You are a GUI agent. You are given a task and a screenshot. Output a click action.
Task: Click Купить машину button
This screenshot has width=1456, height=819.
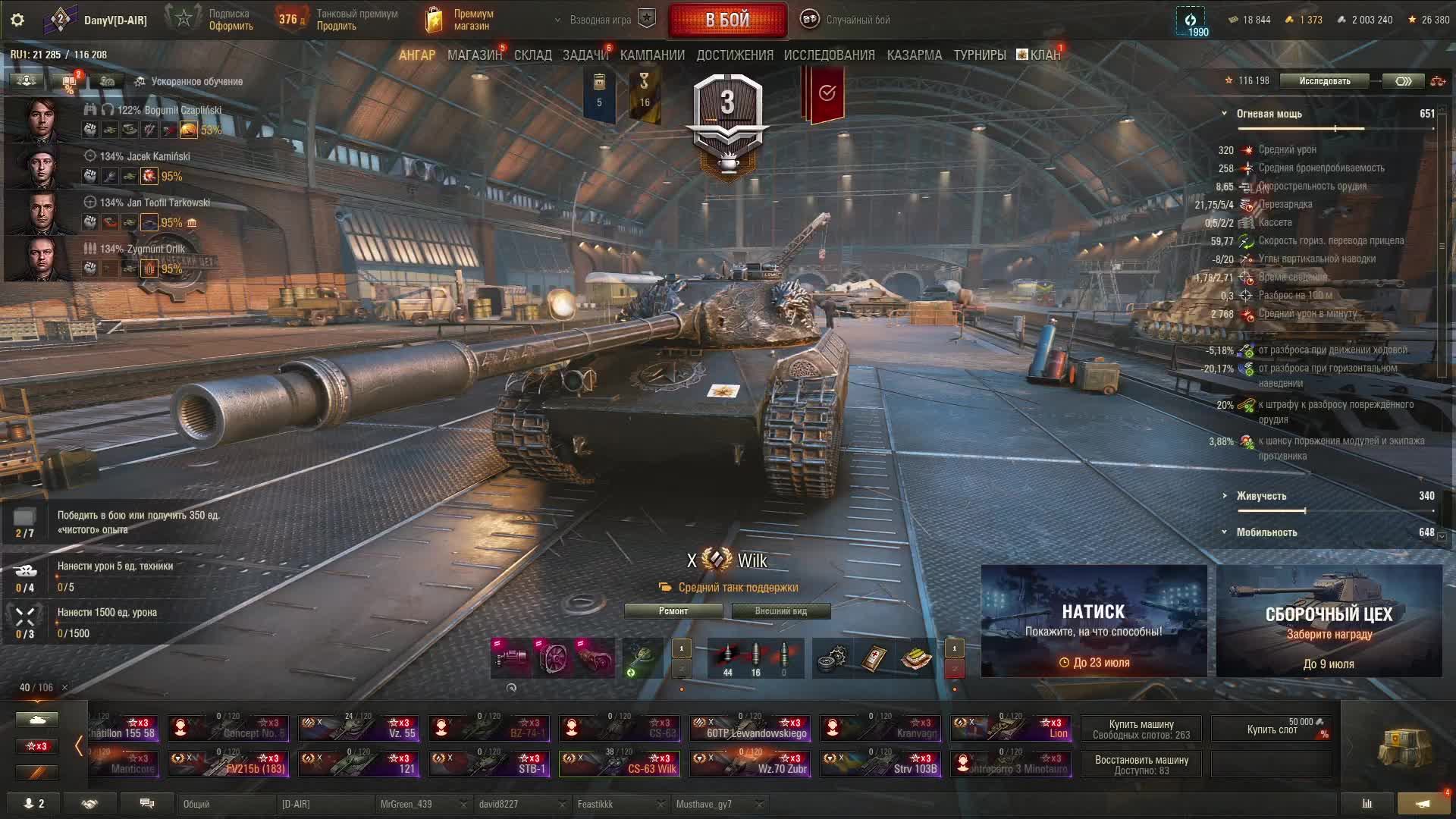pos(1141,729)
